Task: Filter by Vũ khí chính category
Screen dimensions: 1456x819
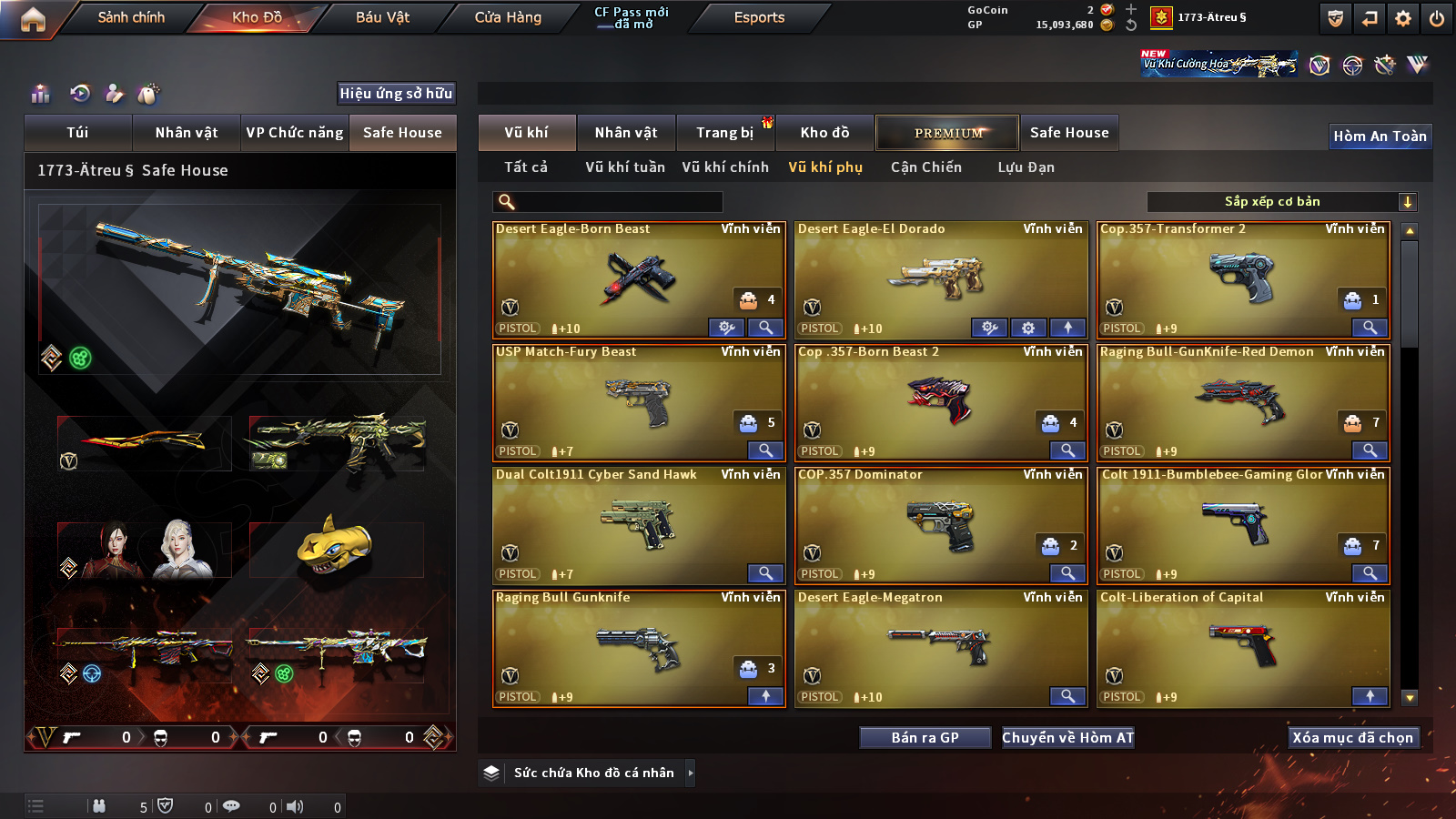Action: [x=725, y=167]
